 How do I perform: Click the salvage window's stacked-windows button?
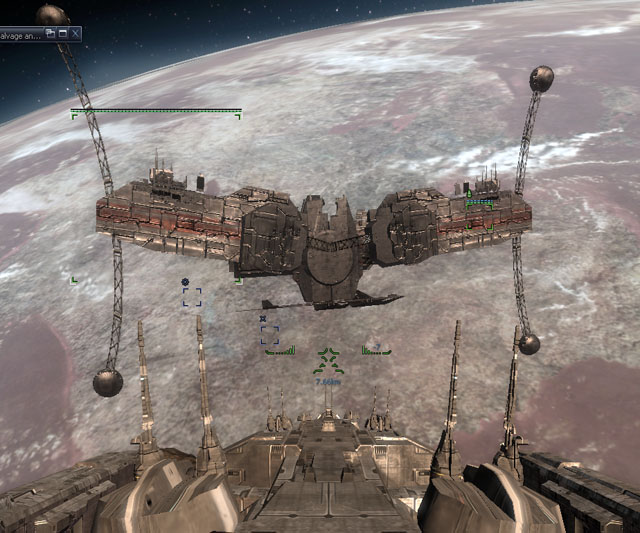click(50, 33)
